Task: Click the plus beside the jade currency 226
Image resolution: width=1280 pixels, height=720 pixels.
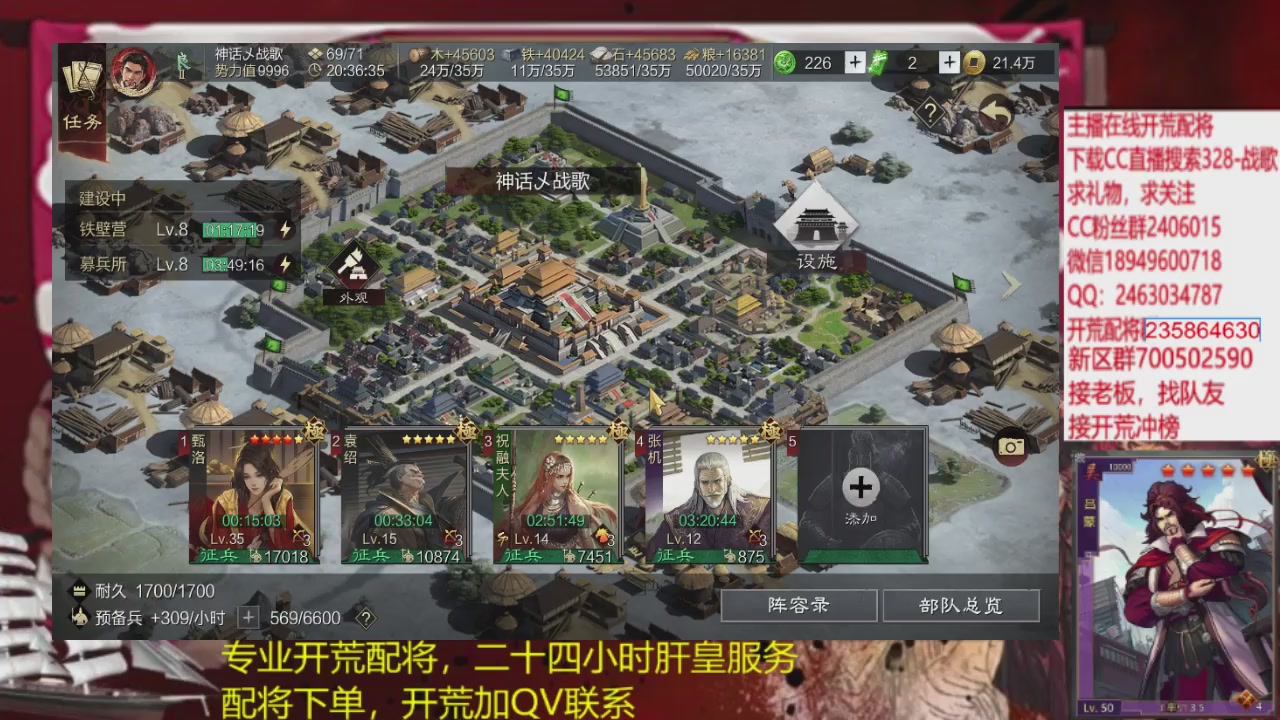Action: coord(854,62)
